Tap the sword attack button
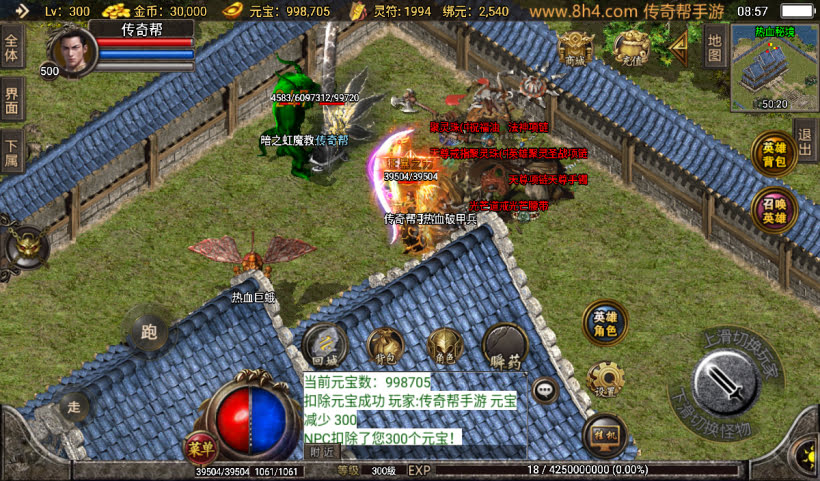820x481 pixels. (728, 385)
